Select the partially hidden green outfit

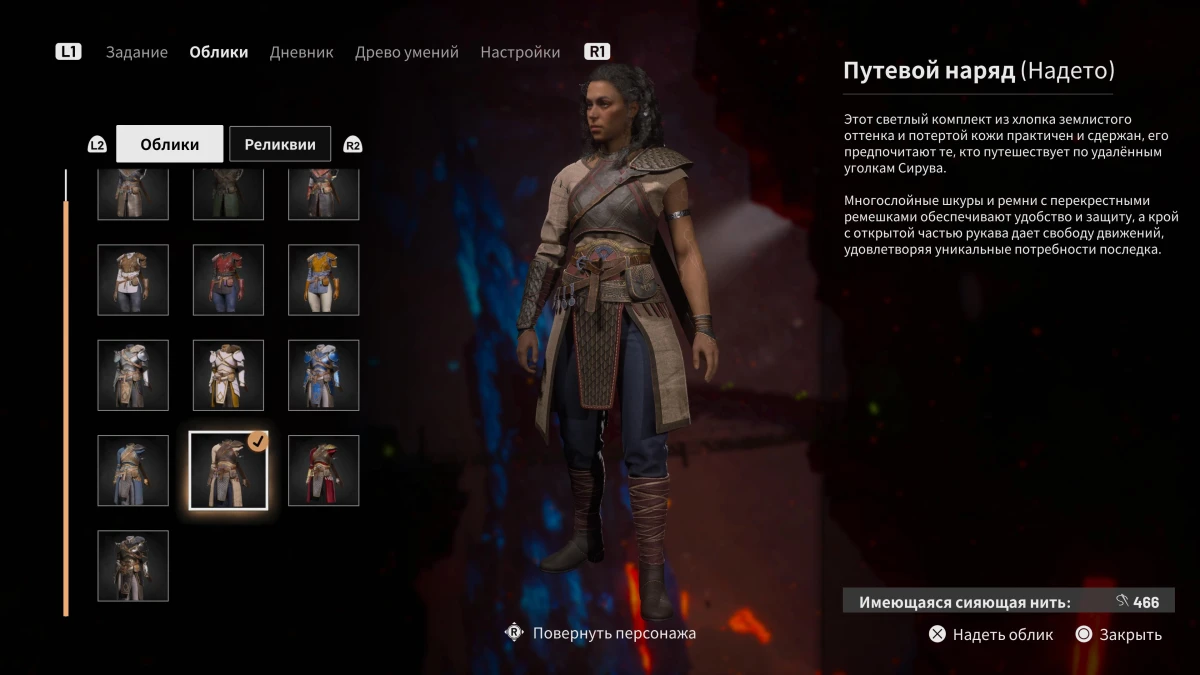click(x=228, y=195)
